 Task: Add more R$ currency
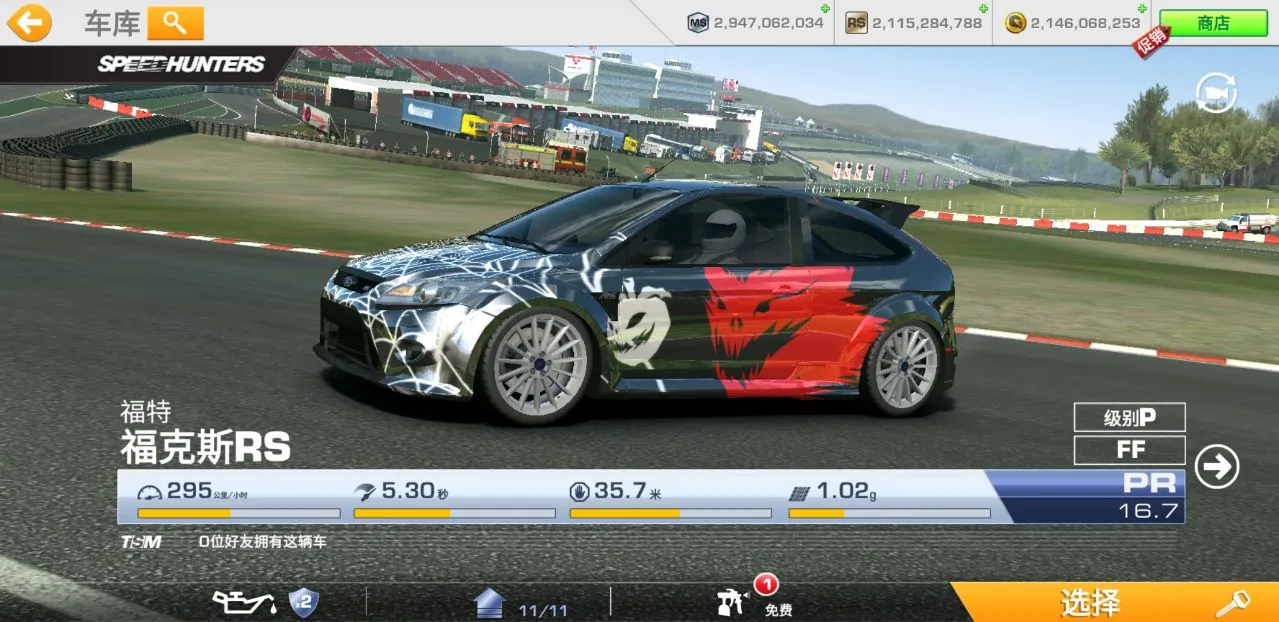click(983, 9)
